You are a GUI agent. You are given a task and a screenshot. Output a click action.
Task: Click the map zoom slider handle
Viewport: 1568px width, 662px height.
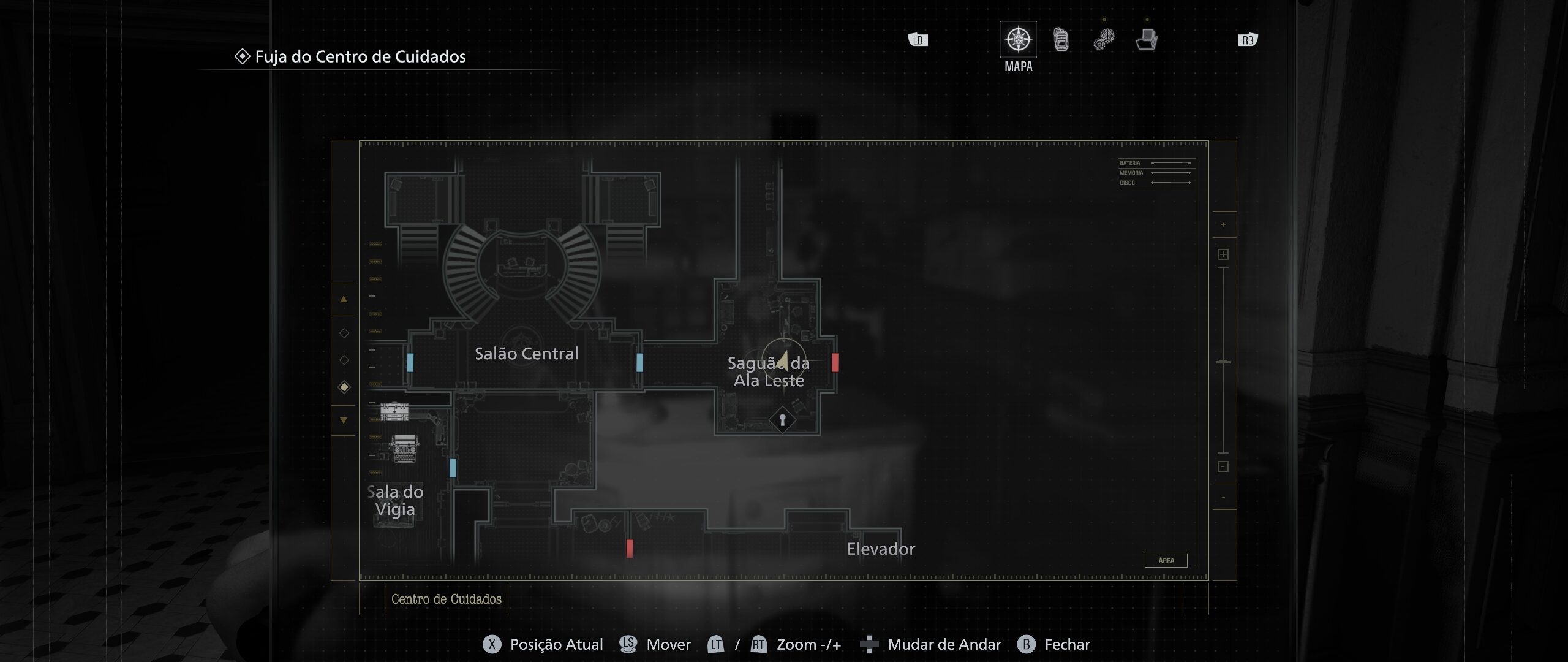point(1223,362)
